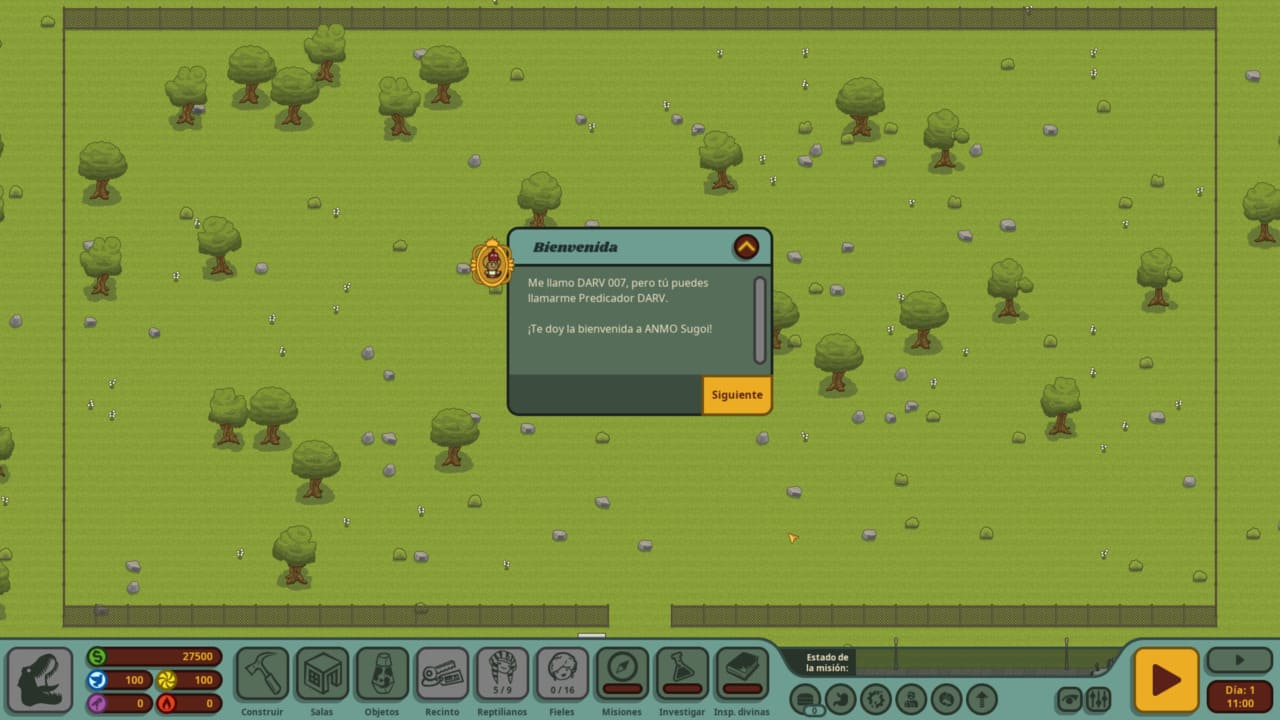Click Siguiente to continue the dialogue
1280x720 pixels.
tap(737, 395)
